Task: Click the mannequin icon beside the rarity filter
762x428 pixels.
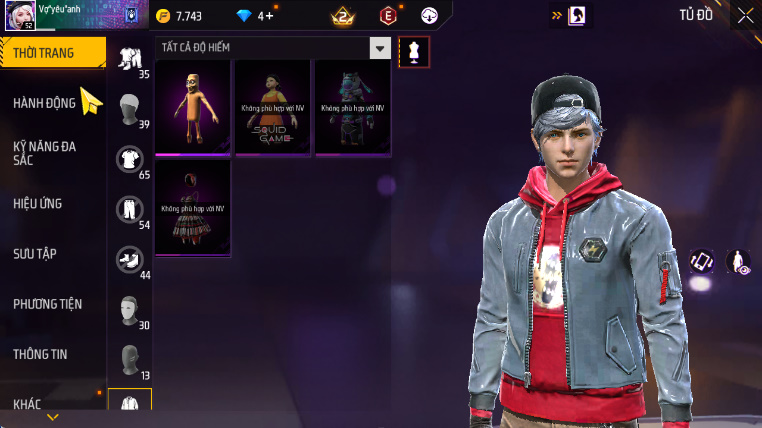Action: 414,52
